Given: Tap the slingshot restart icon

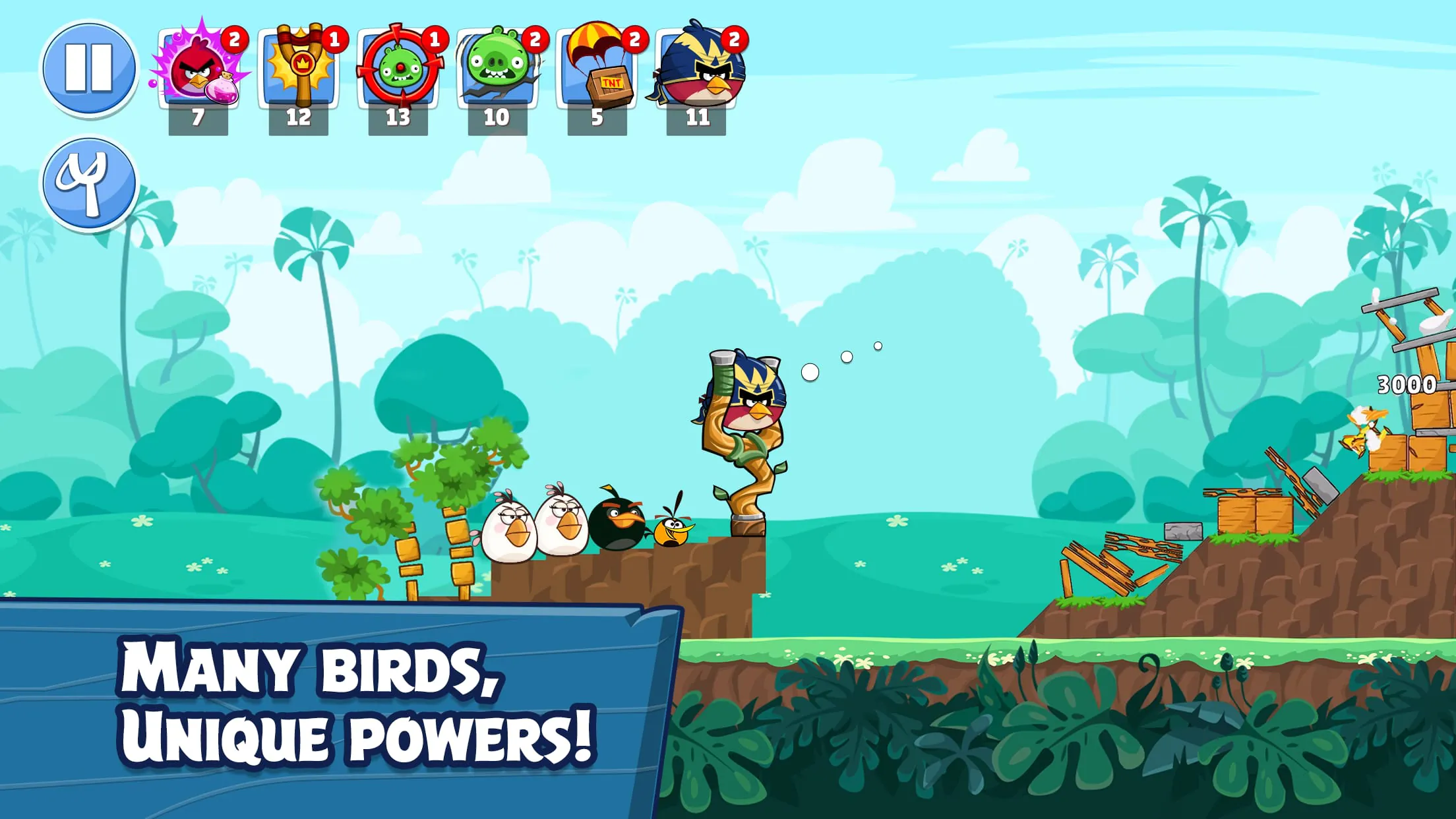Looking at the screenshot, I should pos(90,183).
